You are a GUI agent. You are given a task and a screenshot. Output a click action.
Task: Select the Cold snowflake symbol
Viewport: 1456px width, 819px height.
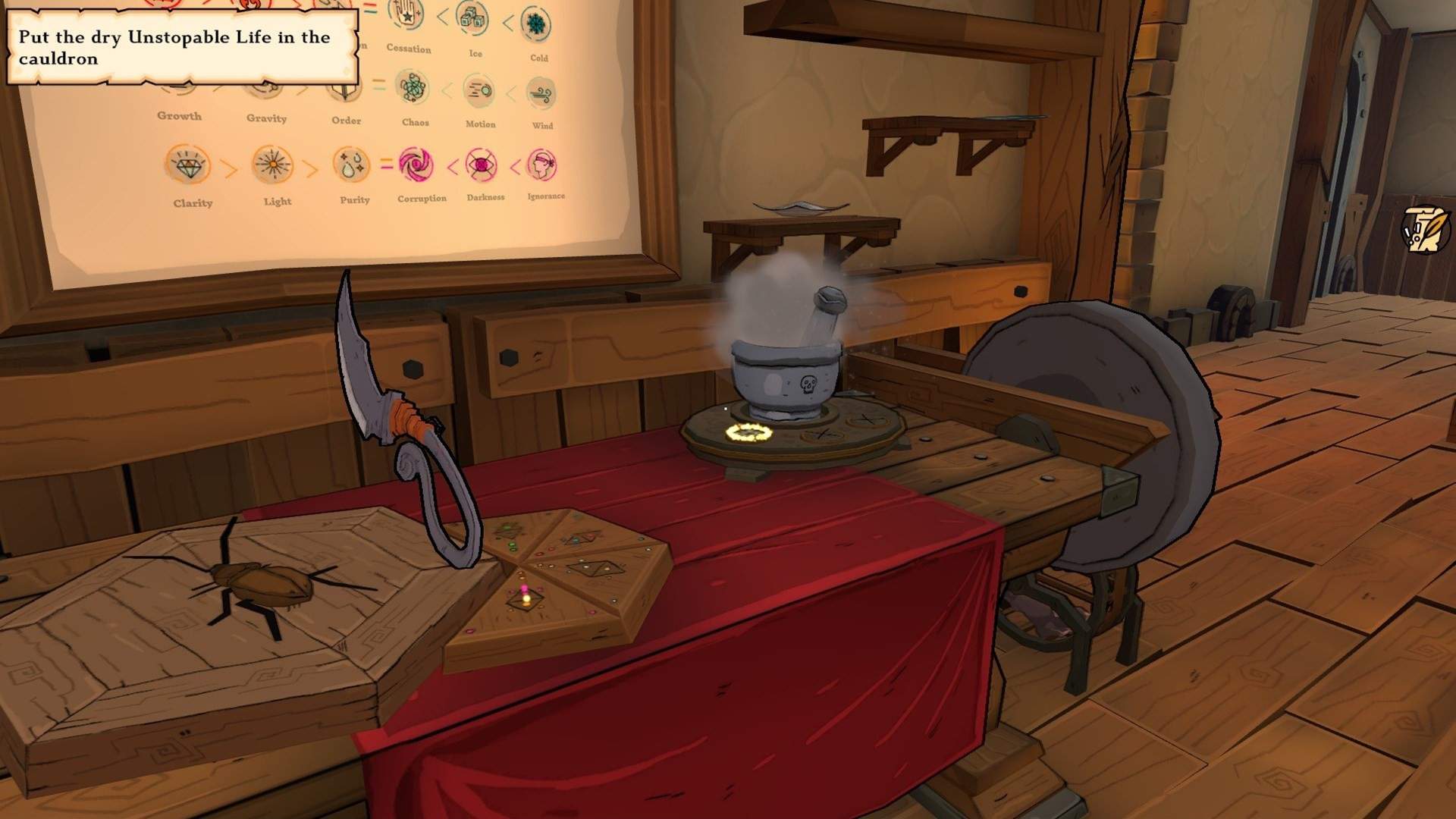click(537, 24)
